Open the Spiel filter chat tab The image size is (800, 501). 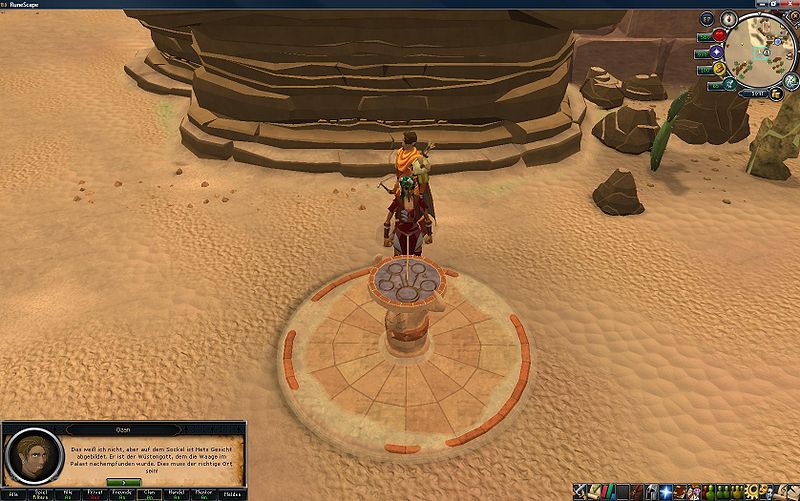42,492
